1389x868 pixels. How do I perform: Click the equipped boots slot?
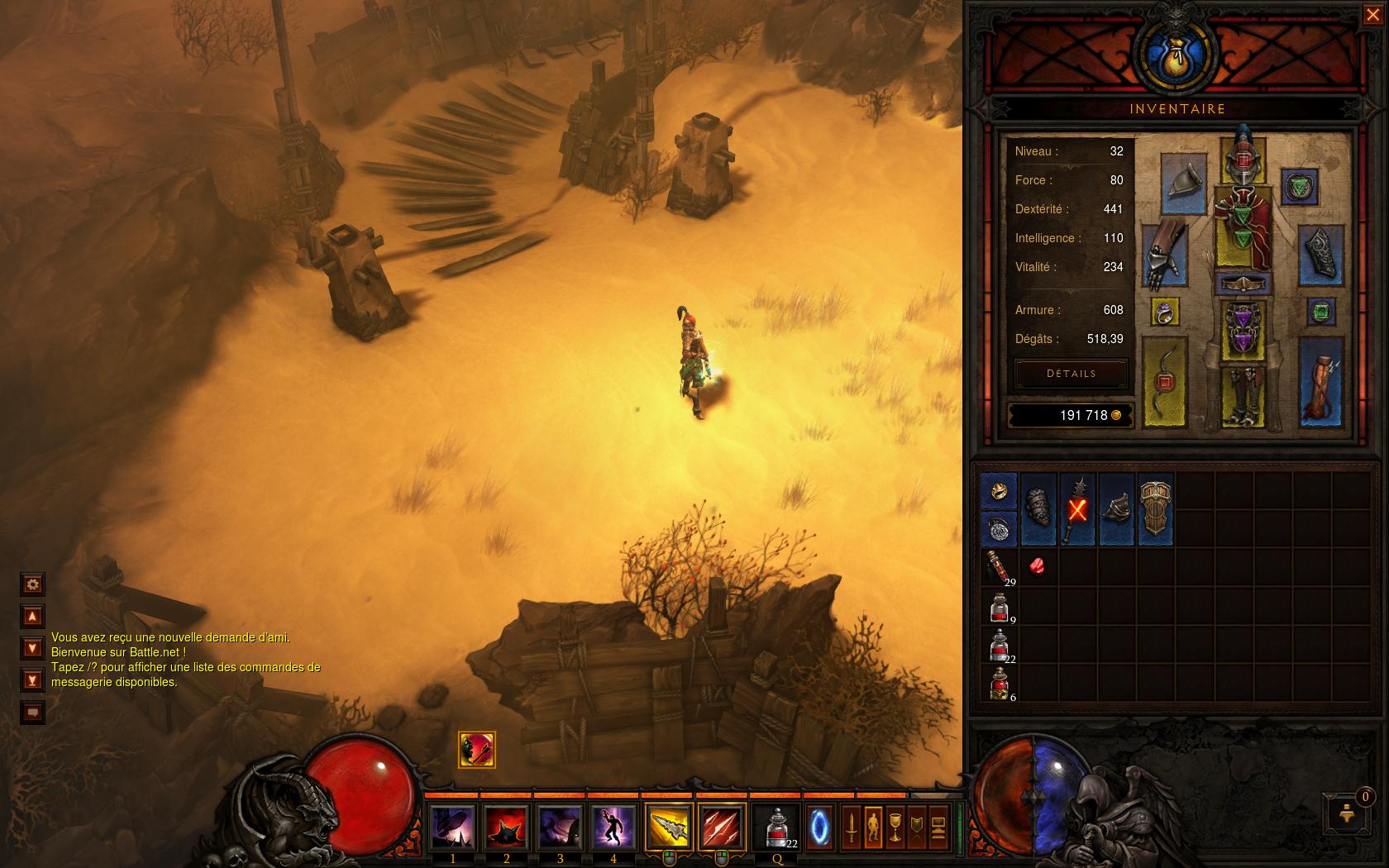point(1243,395)
